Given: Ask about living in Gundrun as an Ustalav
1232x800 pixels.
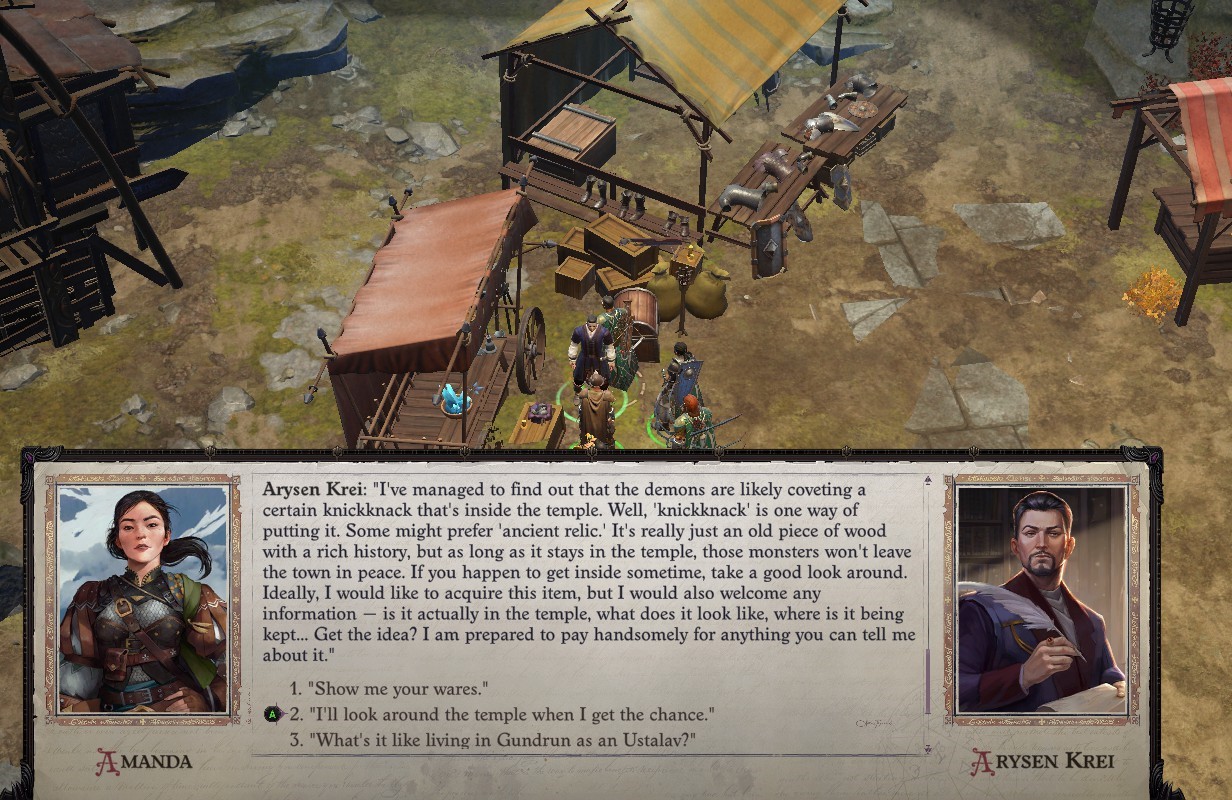Looking at the screenshot, I should click(501, 740).
